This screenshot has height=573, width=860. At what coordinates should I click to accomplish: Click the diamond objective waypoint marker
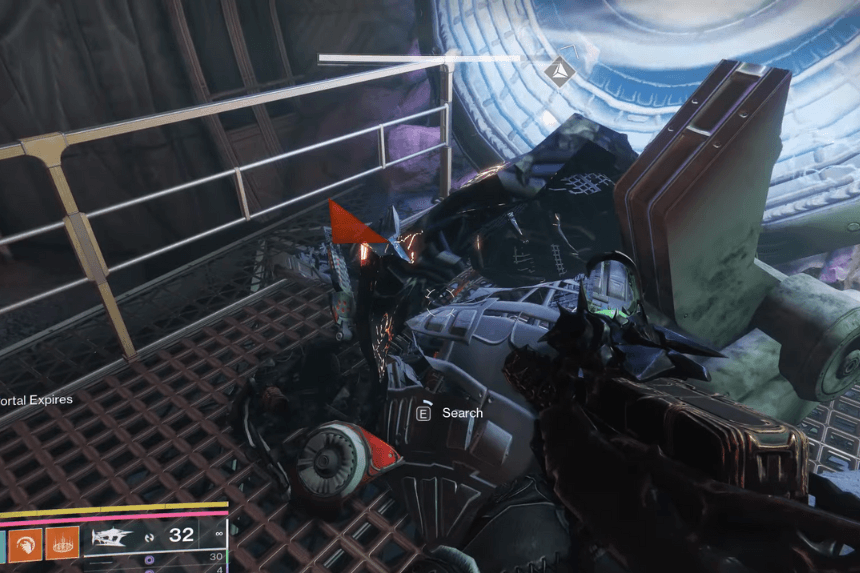(x=559, y=69)
